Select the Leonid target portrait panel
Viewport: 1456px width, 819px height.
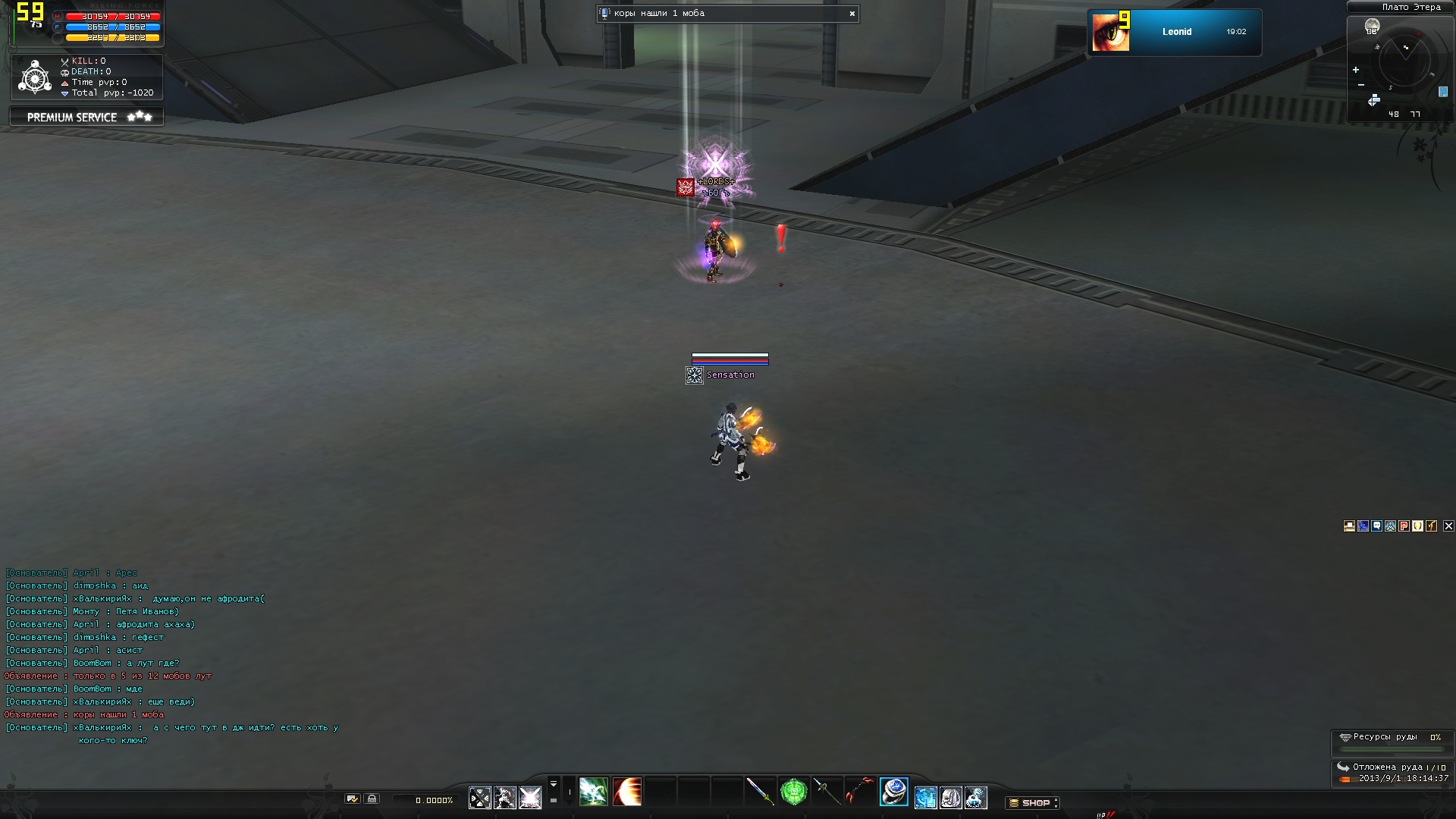pos(1174,32)
